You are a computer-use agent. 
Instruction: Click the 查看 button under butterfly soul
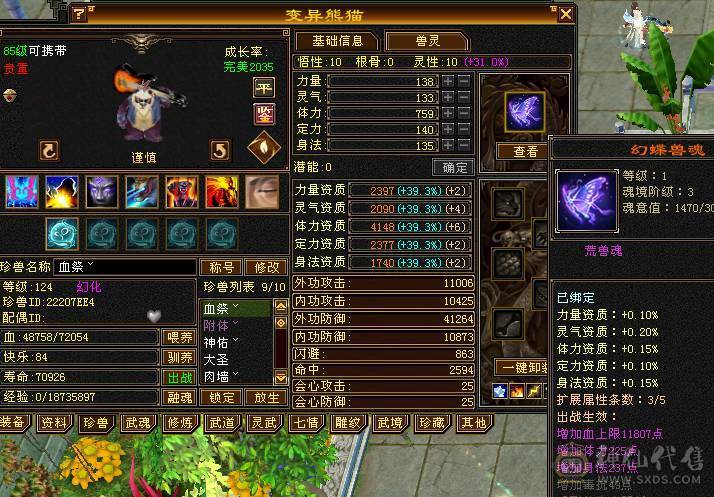point(525,151)
